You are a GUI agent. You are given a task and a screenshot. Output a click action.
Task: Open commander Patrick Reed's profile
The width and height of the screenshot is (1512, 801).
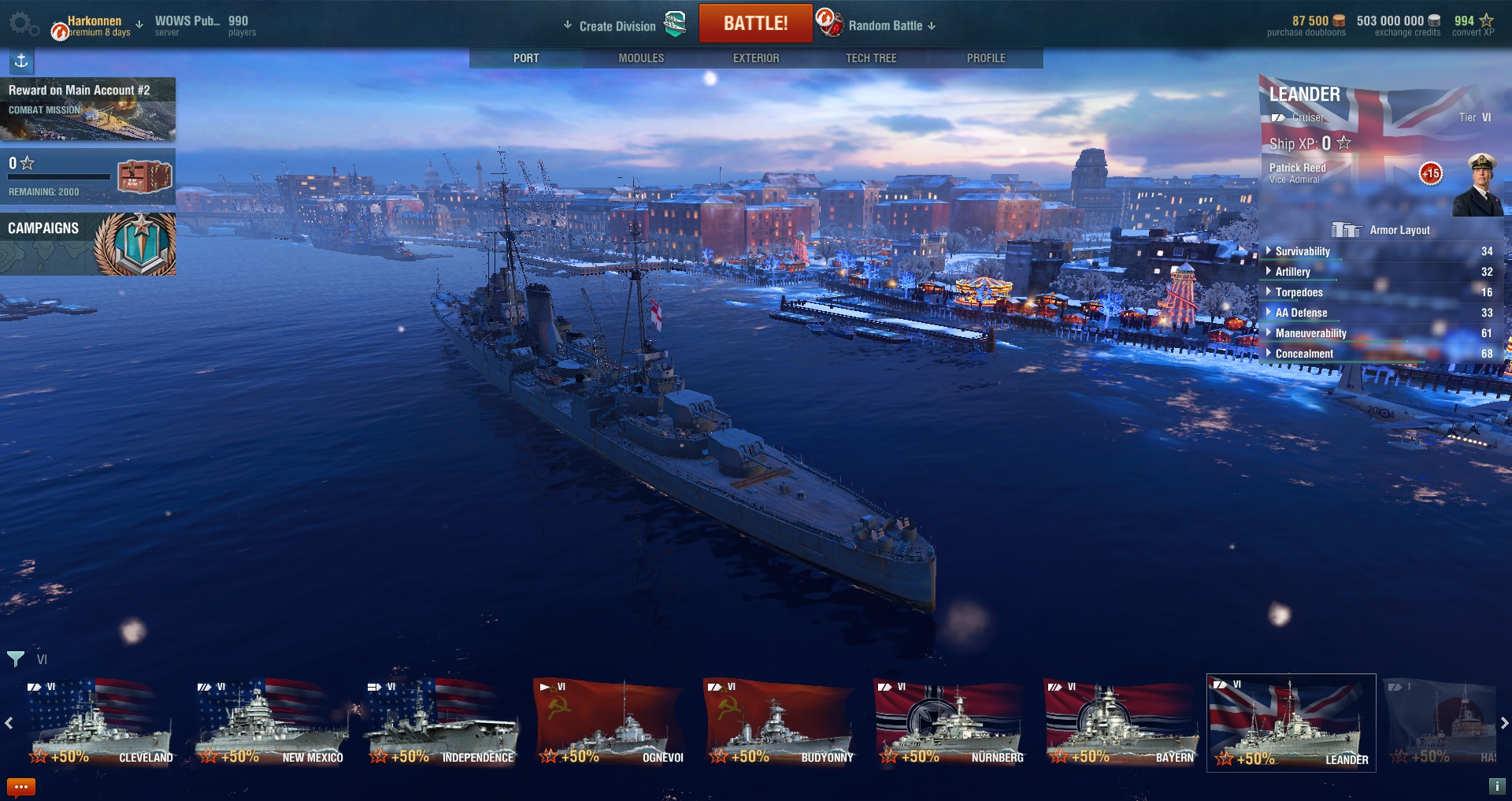[1477, 186]
